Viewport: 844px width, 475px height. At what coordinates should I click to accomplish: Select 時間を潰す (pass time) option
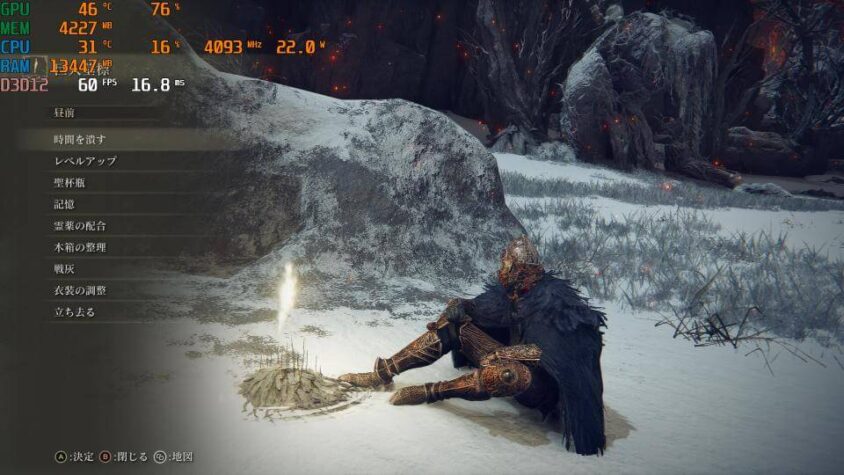click(x=80, y=139)
